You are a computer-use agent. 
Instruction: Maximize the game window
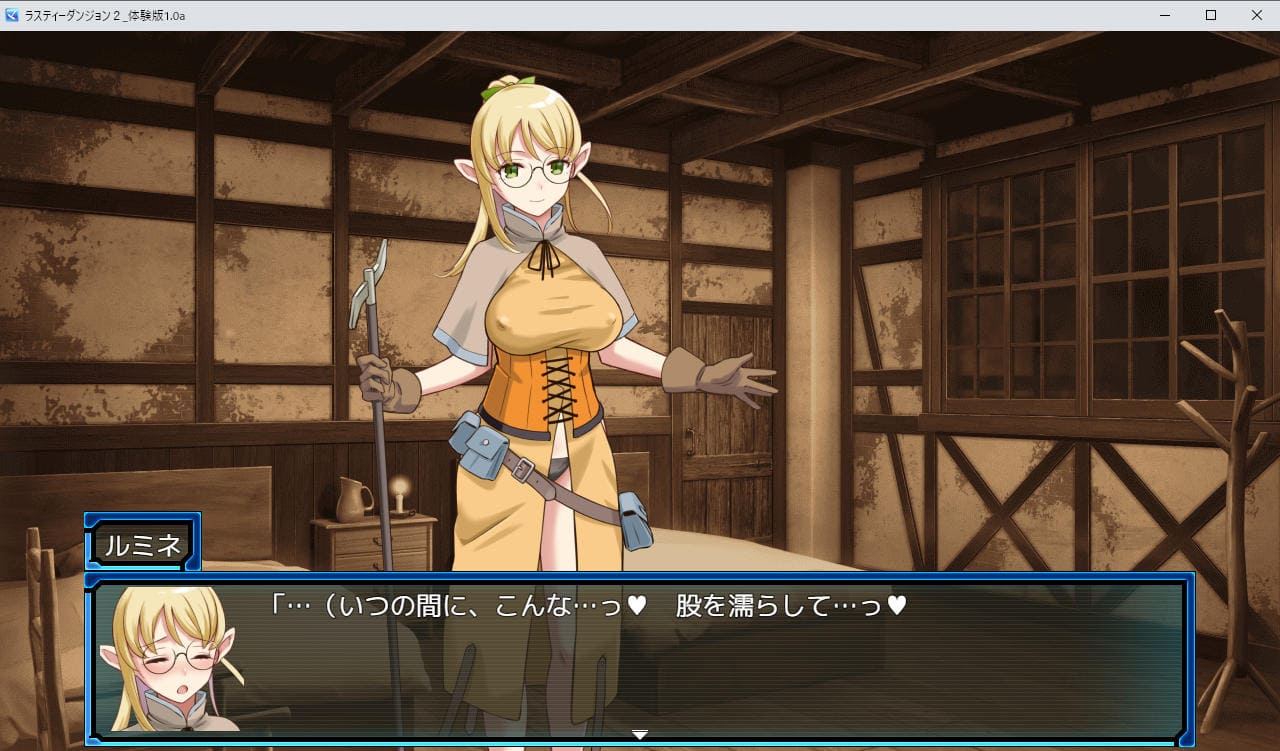(x=1211, y=15)
